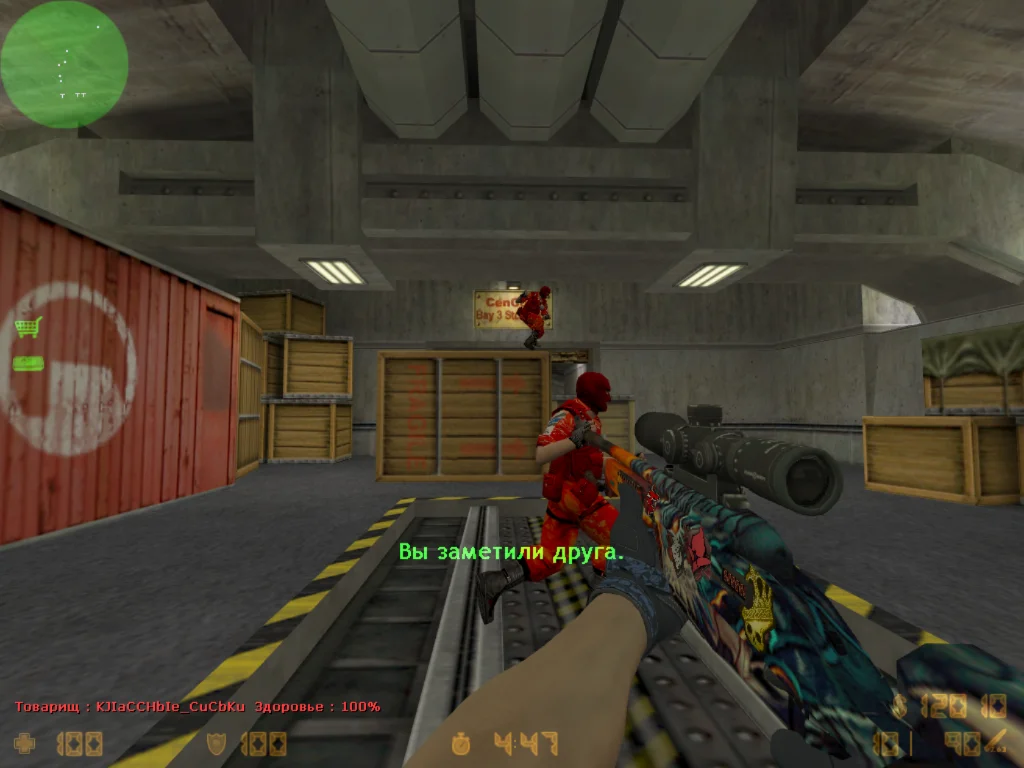The height and width of the screenshot is (768, 1024).
Task: Click the green C4 bomb icon
Action: [x=28, y=363]
